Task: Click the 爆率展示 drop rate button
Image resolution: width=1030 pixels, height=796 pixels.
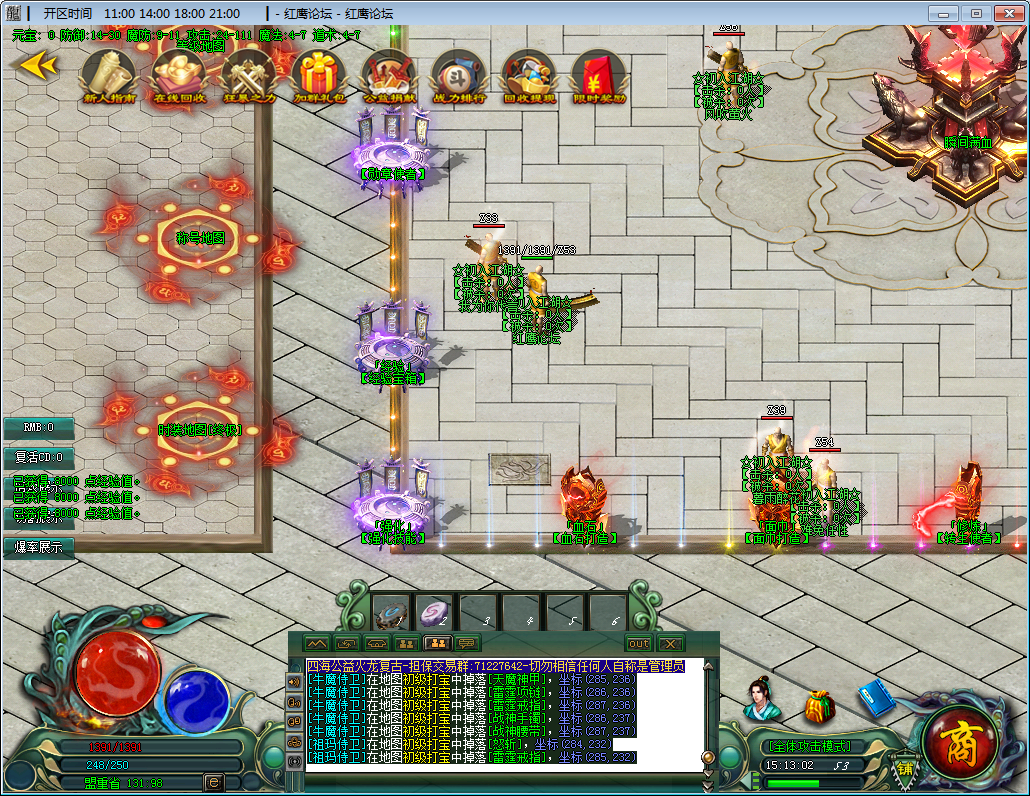Action: (38, 547)
